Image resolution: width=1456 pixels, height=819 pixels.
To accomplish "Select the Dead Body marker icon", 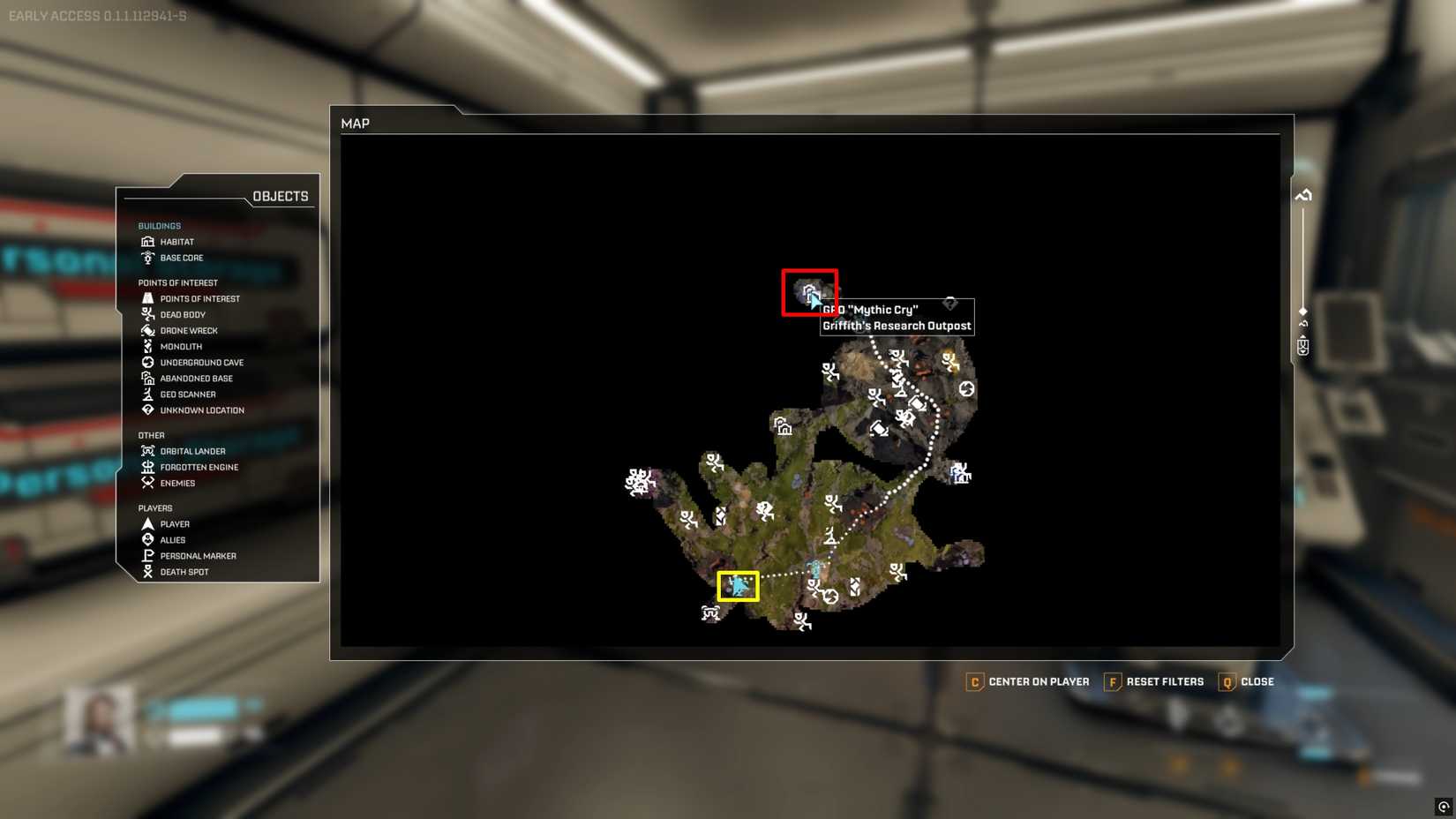I will point(147,314).
